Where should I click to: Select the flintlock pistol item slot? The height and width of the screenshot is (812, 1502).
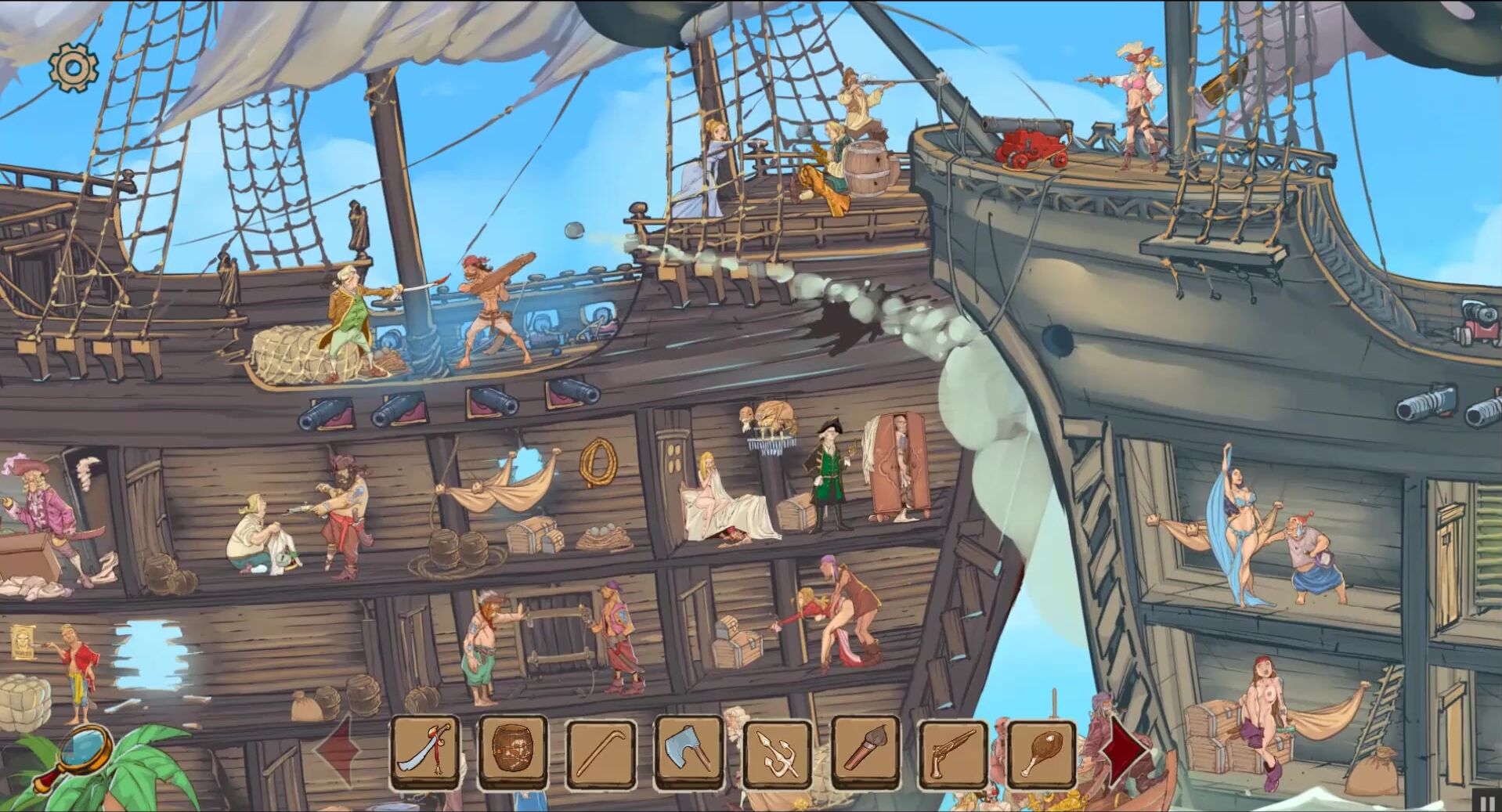click(x=954, y=752)
